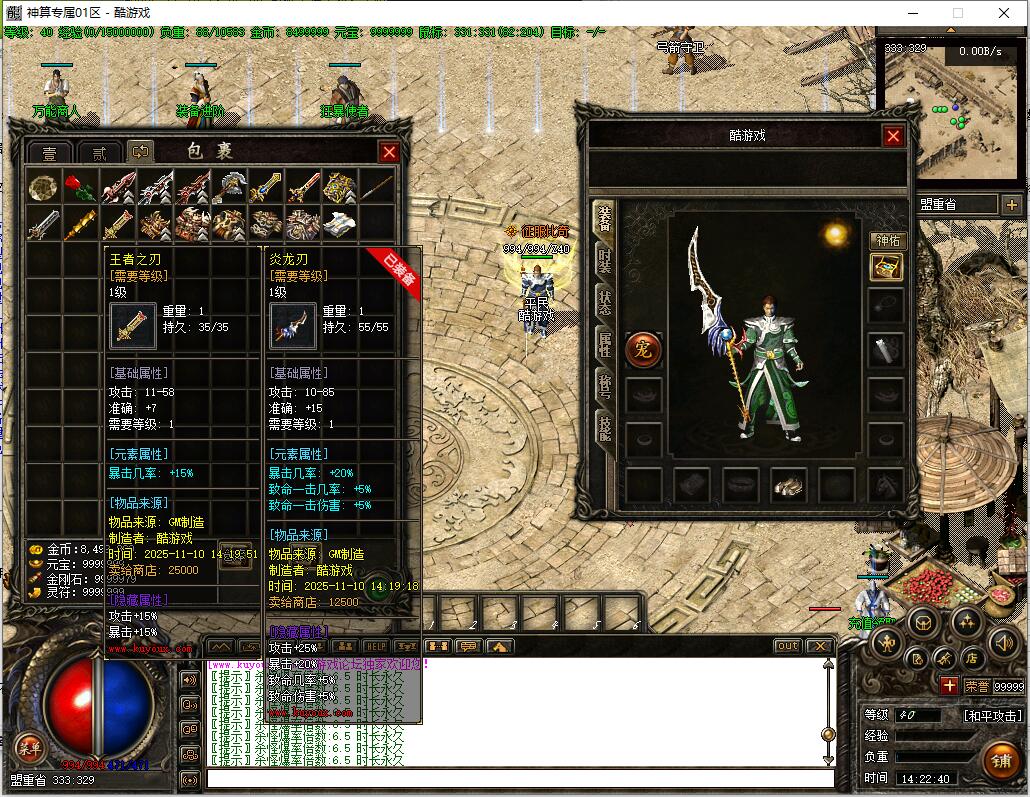Image resolution: width=1030 pixels, height=797 pixels.
Task: Select the double-headed axe in inventory
Action: click(229, 187)
